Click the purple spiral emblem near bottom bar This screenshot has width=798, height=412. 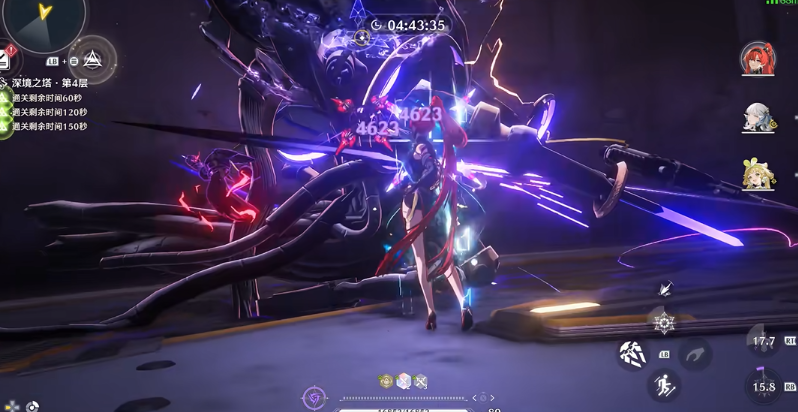pos(314,398)
